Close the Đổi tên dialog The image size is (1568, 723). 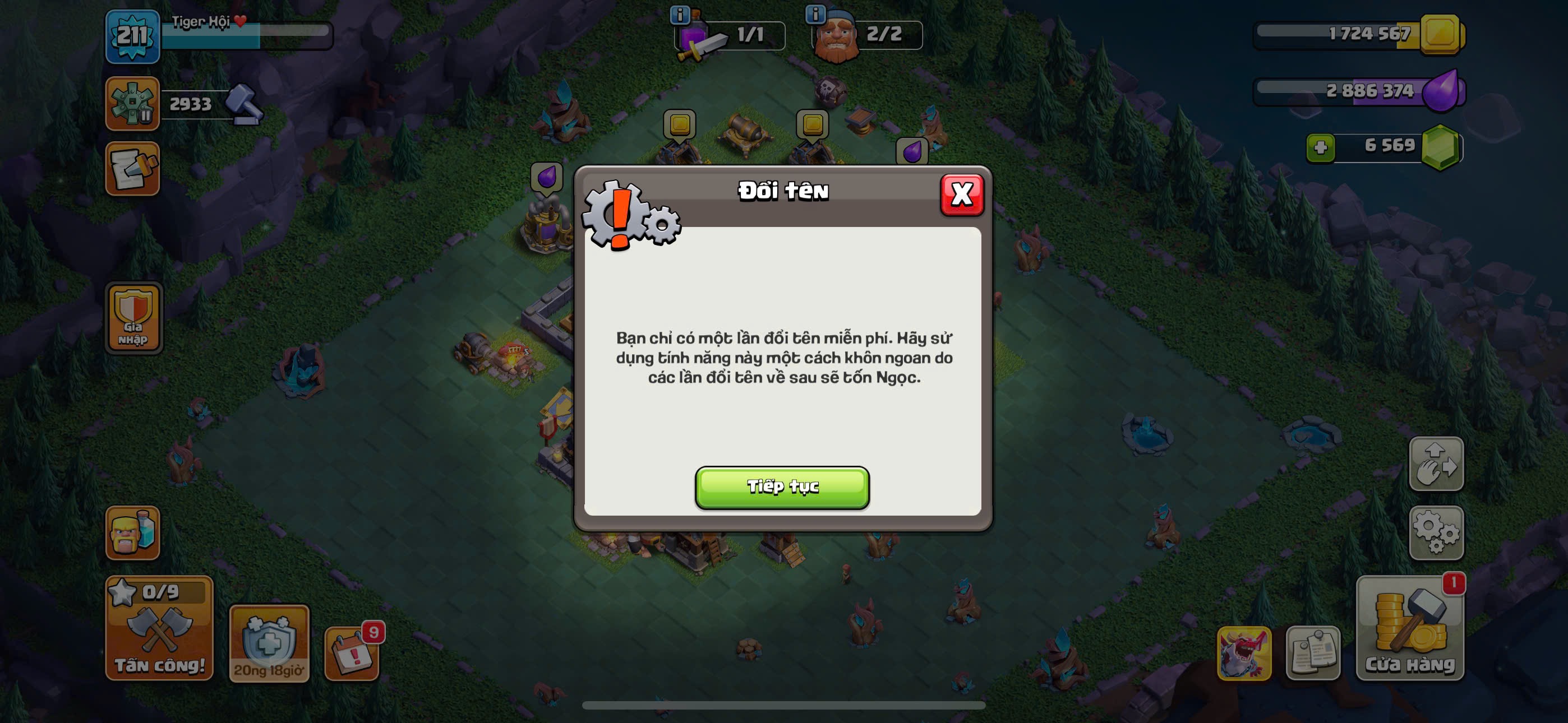961,194
